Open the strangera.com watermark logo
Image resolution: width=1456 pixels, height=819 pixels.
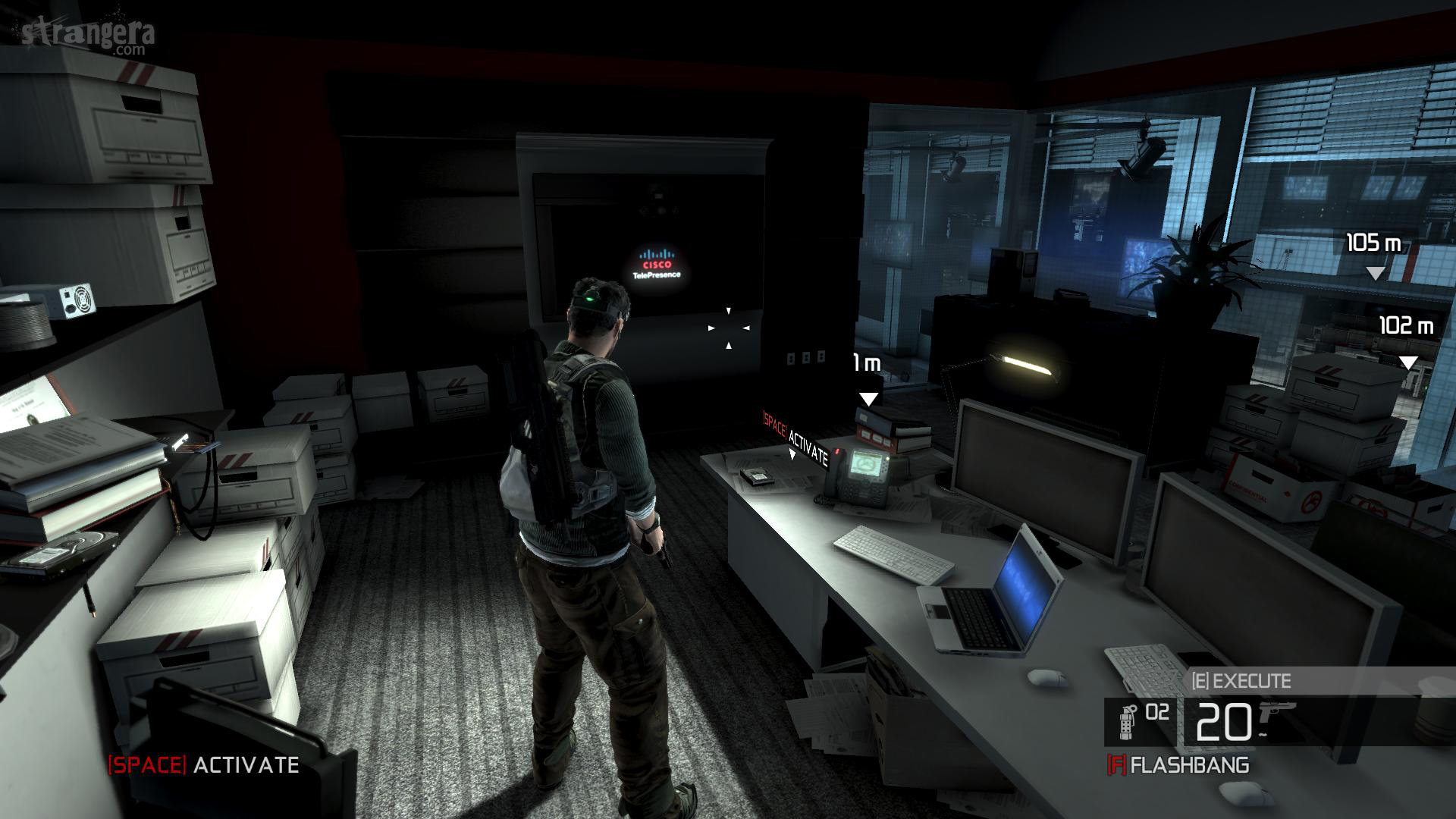89,35
